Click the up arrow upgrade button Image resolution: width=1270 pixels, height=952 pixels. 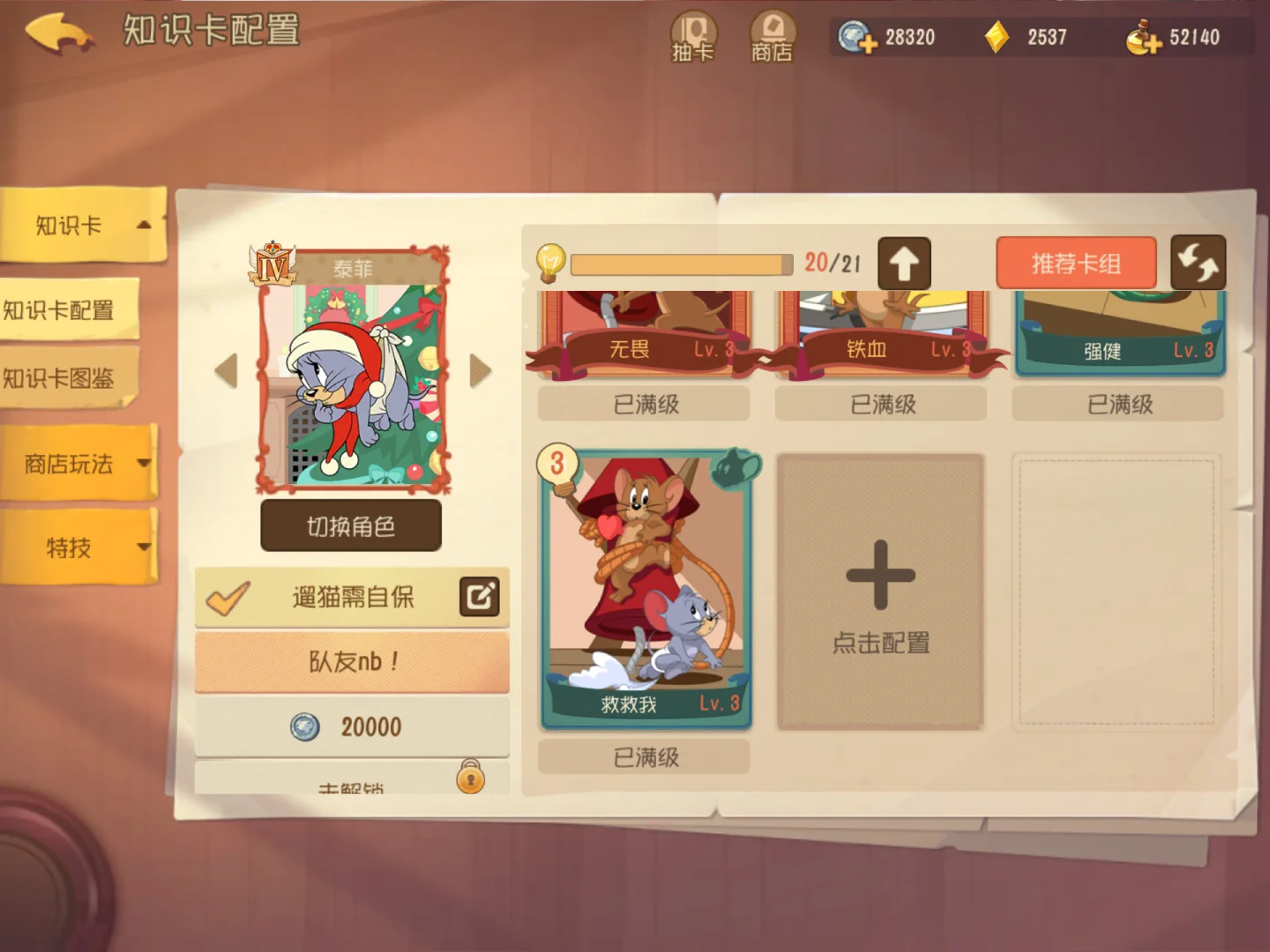[904, 264]
